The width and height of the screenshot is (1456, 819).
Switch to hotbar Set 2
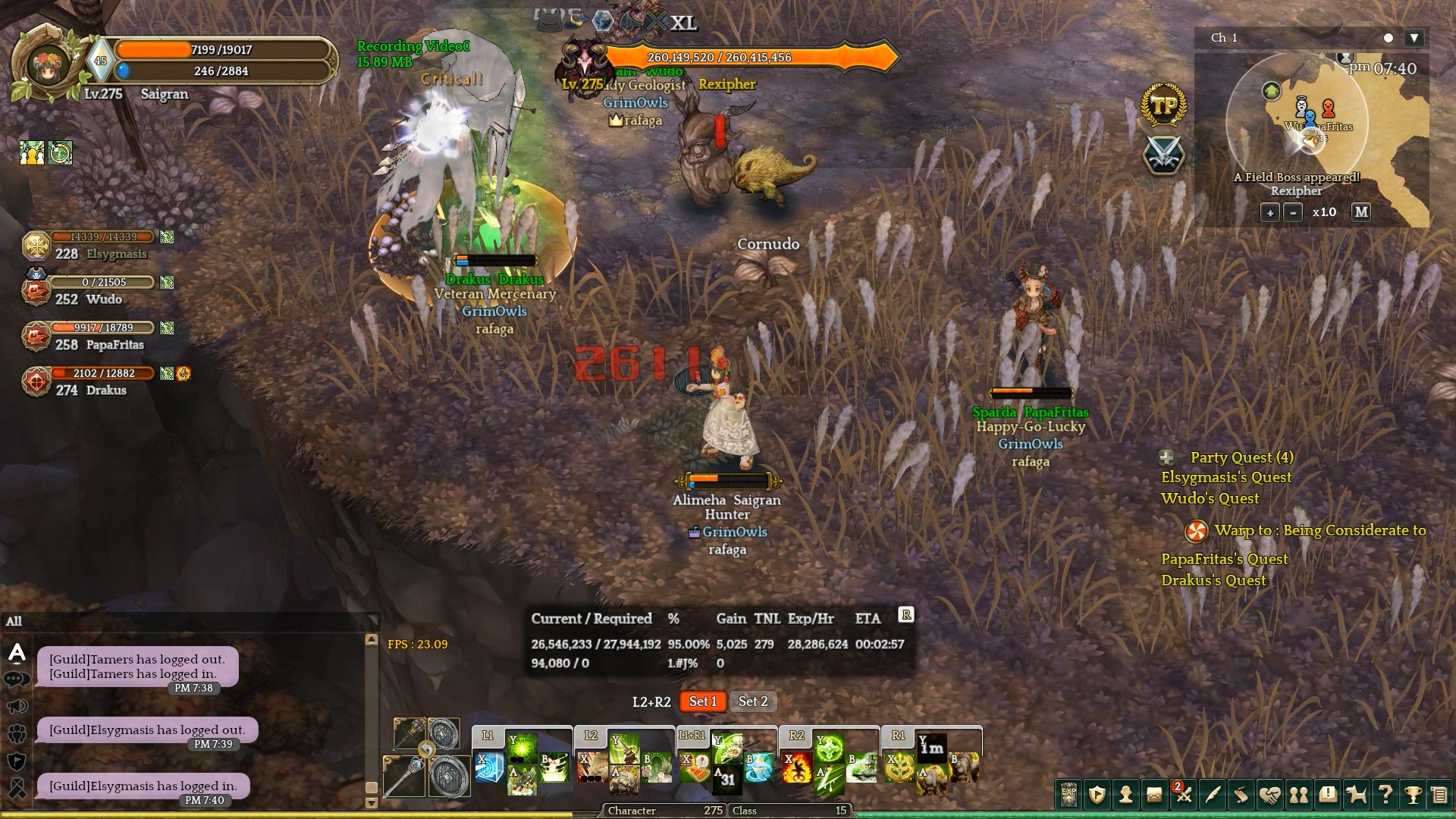pyautogui.click(x=753, y=701)
